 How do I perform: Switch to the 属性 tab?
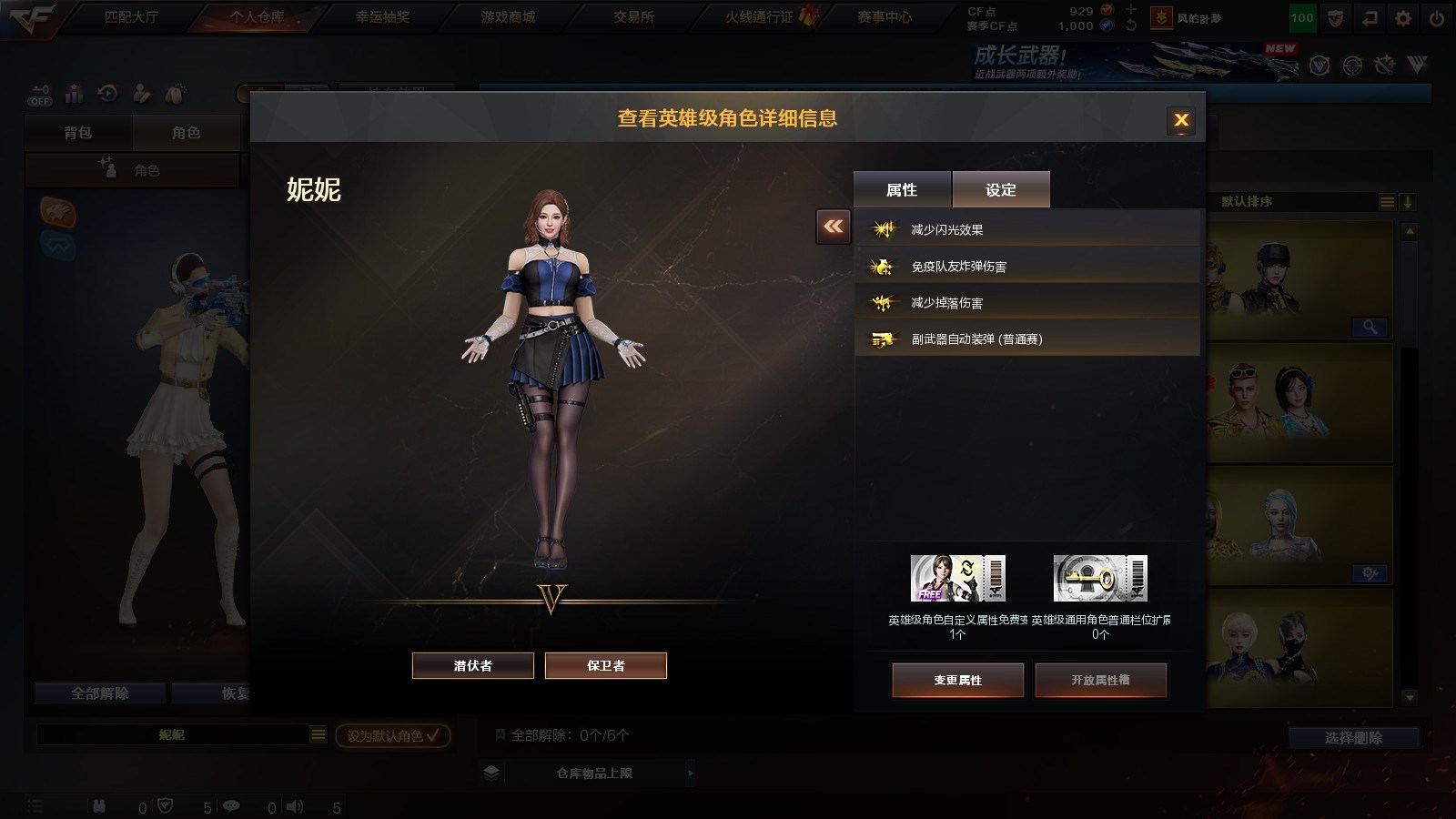tap(902, 189)
